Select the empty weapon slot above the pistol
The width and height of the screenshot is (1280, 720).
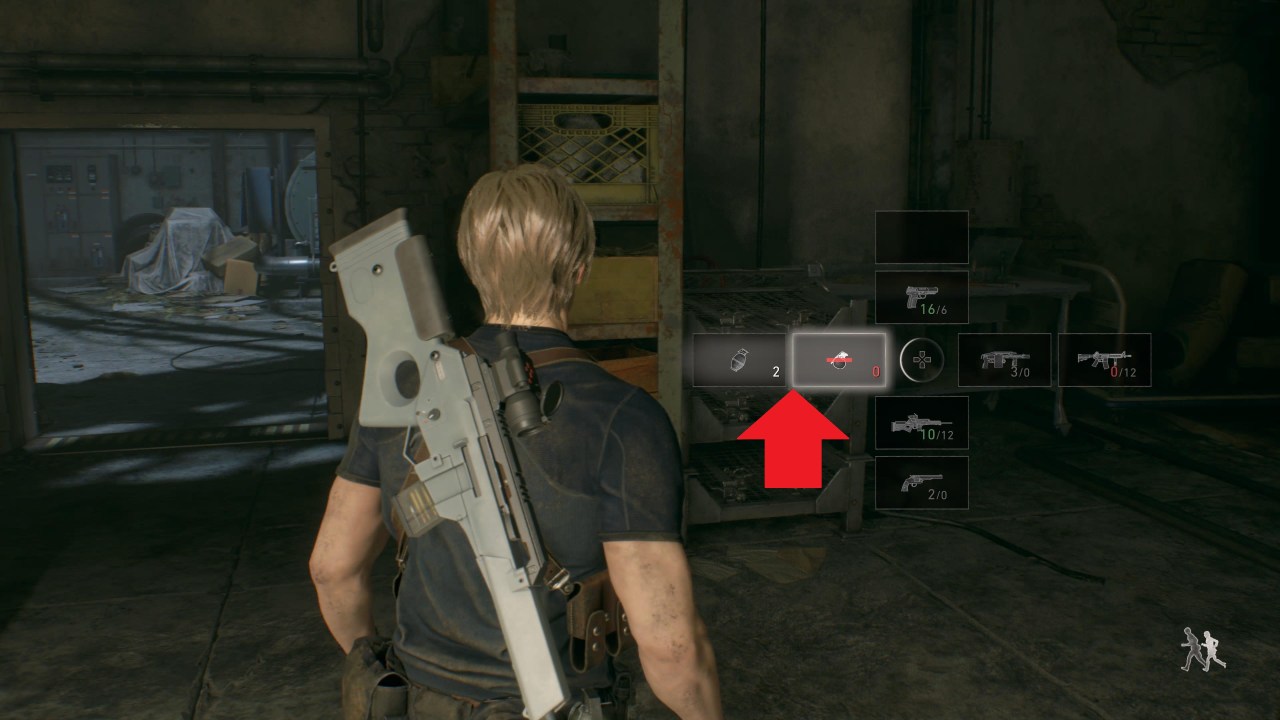[x=920, y=237]
